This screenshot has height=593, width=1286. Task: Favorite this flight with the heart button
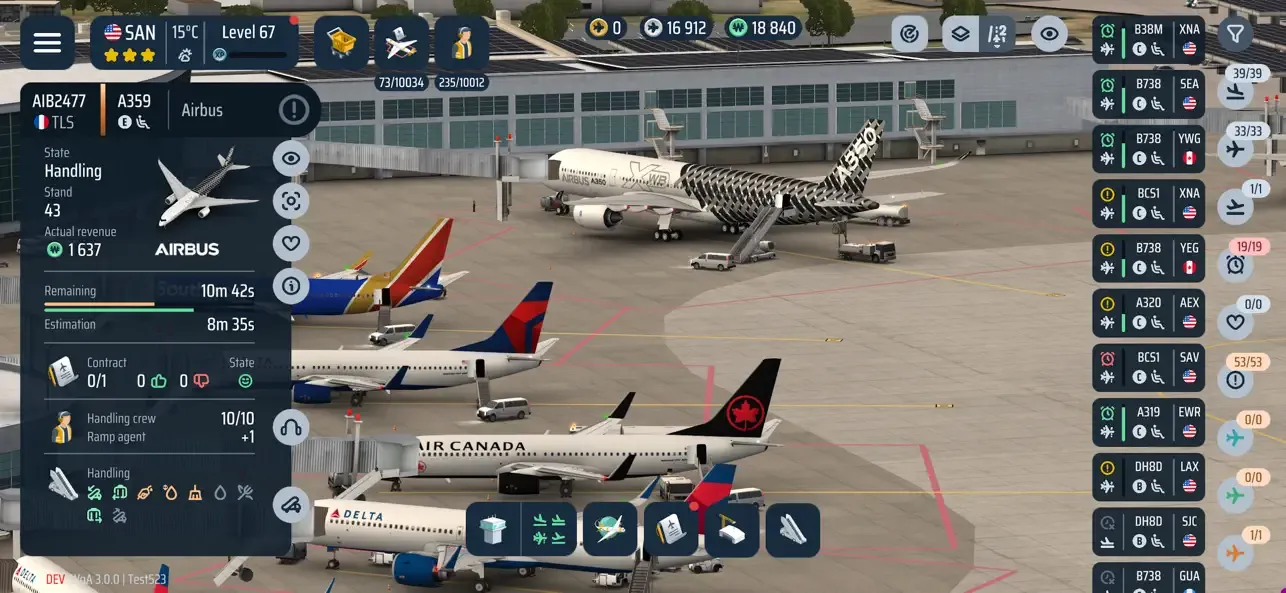[291, 243]
